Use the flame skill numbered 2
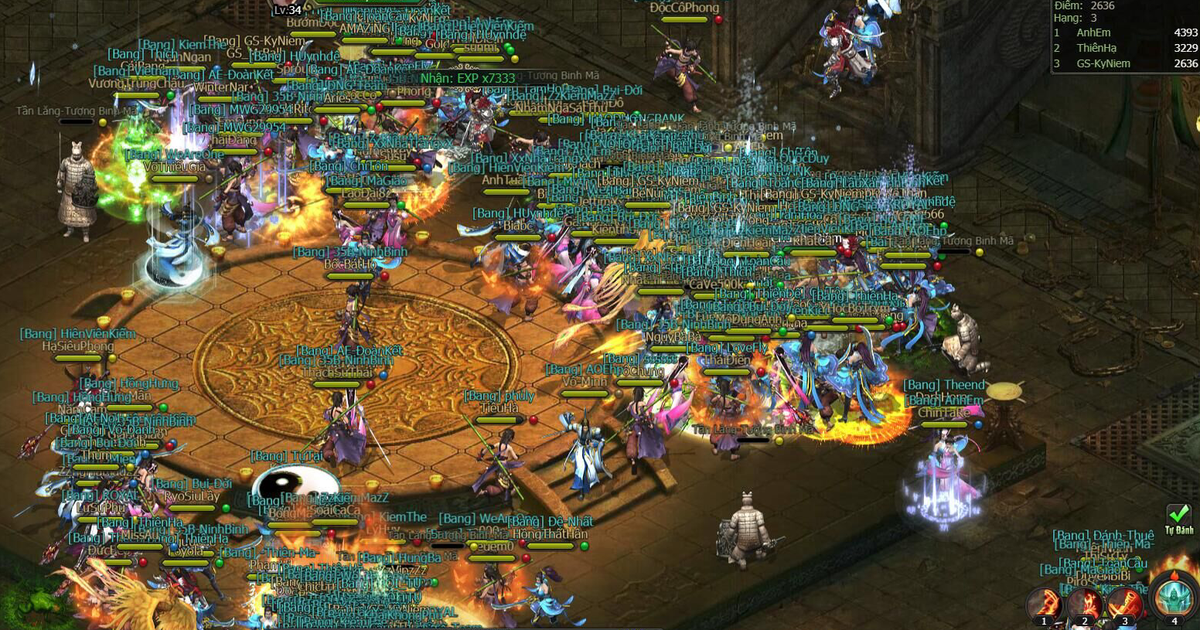The height and width of the screenshot is (630, 1200). (x=1084, y=603)
